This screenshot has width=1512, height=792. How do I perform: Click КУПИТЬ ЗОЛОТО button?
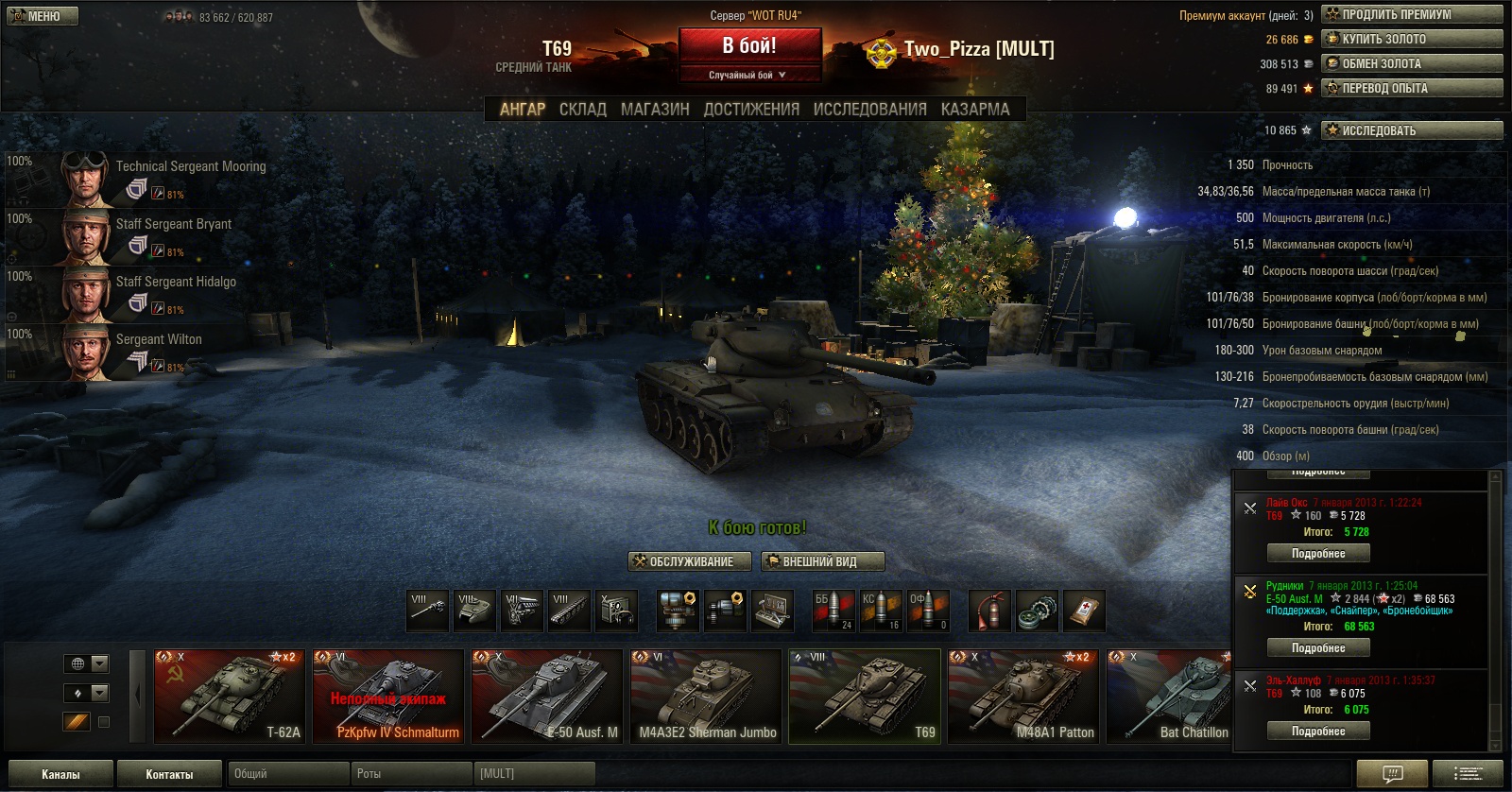[1412, 39]
